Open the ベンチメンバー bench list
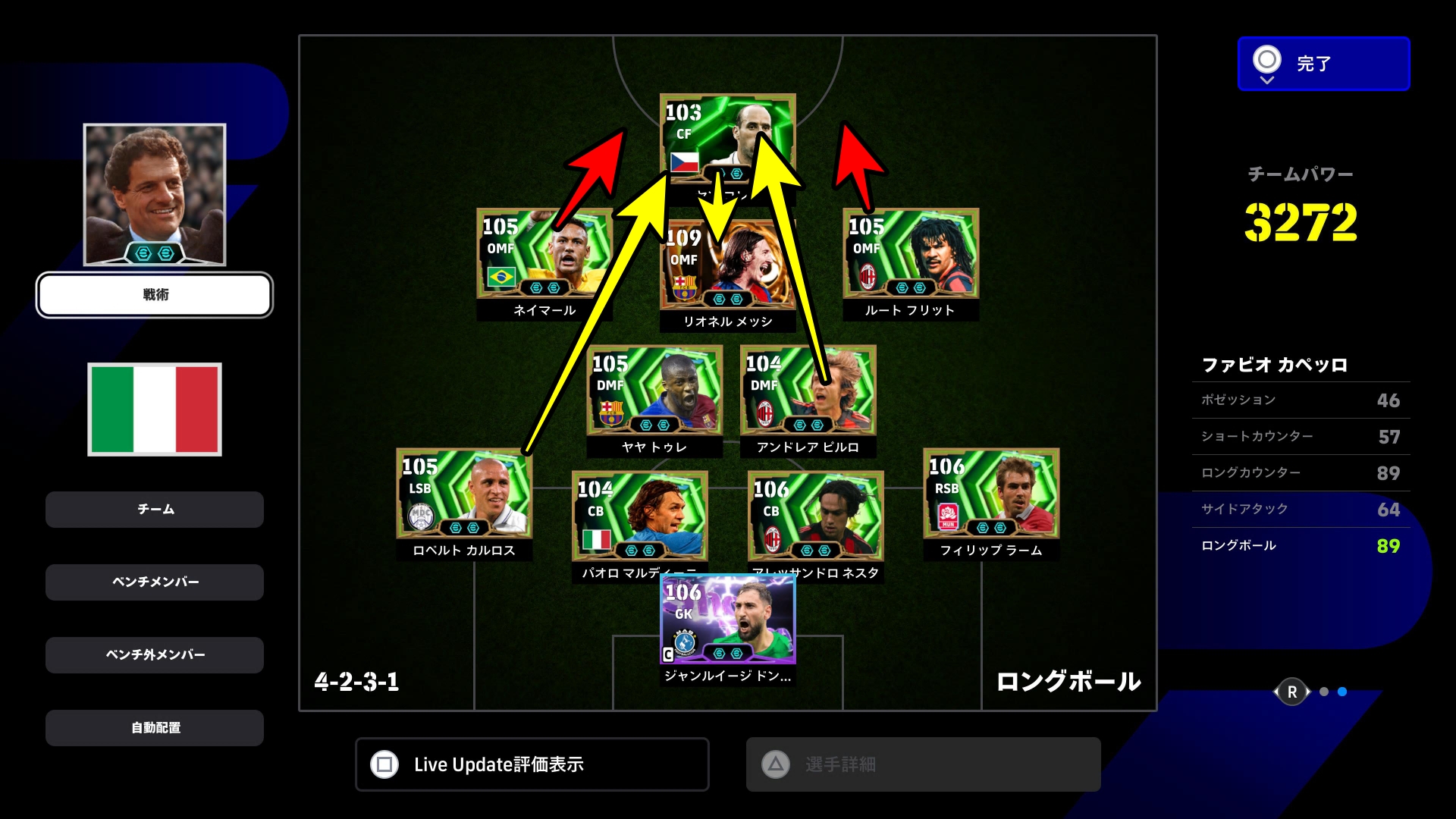 coord(155,582)
